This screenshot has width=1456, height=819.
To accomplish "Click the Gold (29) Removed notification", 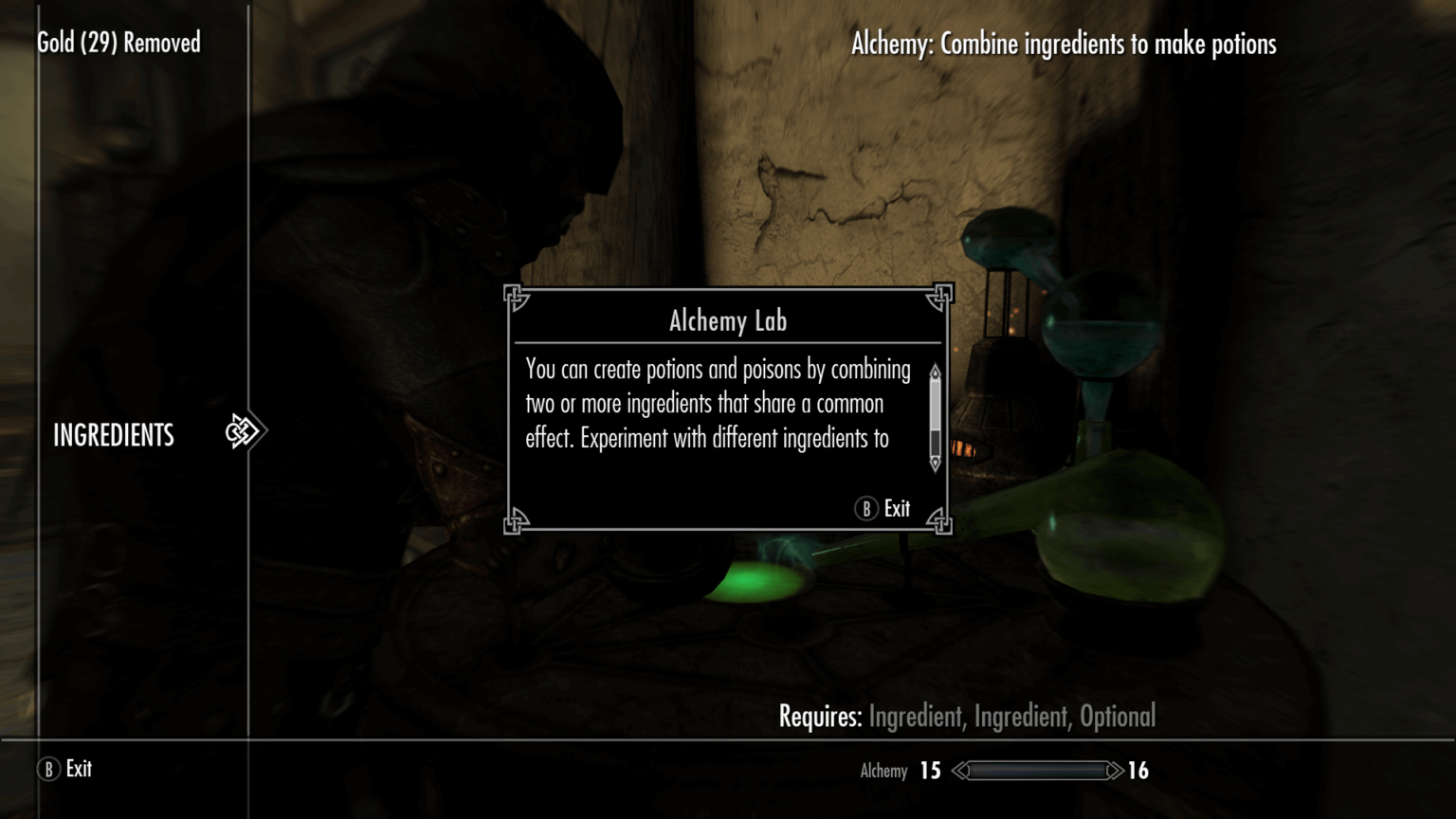I will pyautogui.click(x=118, y=42).
